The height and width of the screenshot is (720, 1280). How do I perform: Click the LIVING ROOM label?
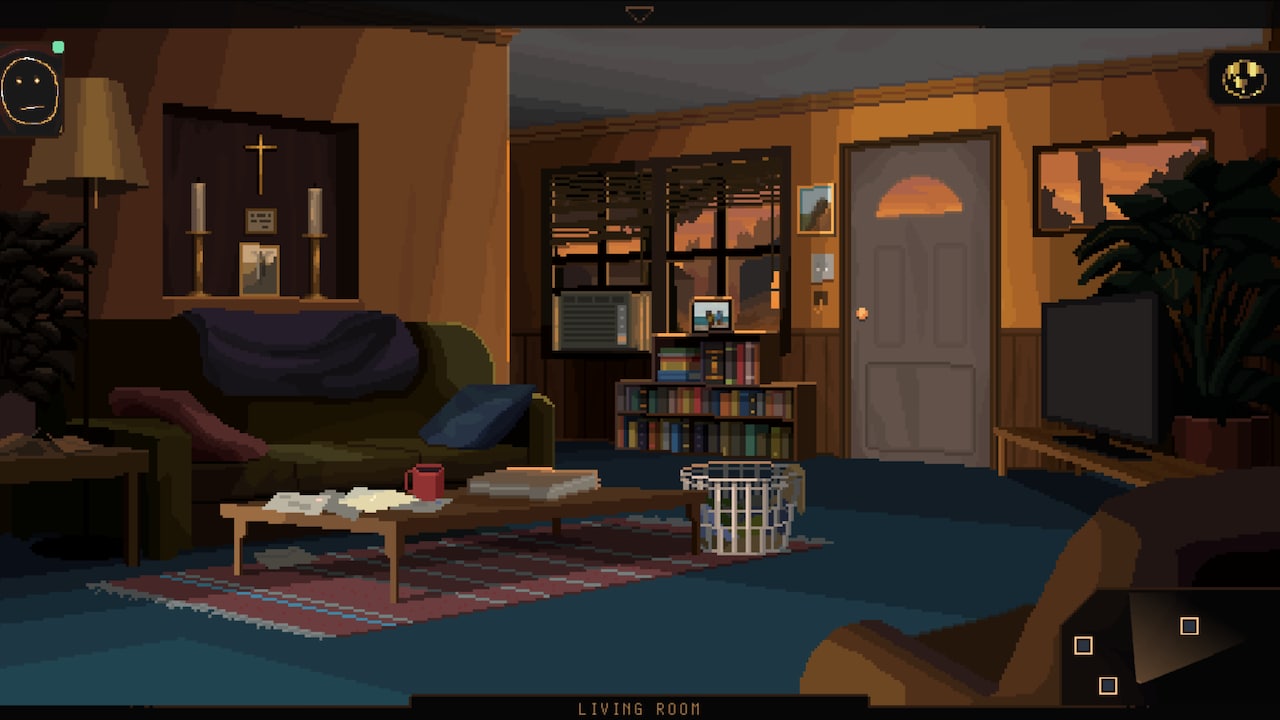(x=640, y=708)
